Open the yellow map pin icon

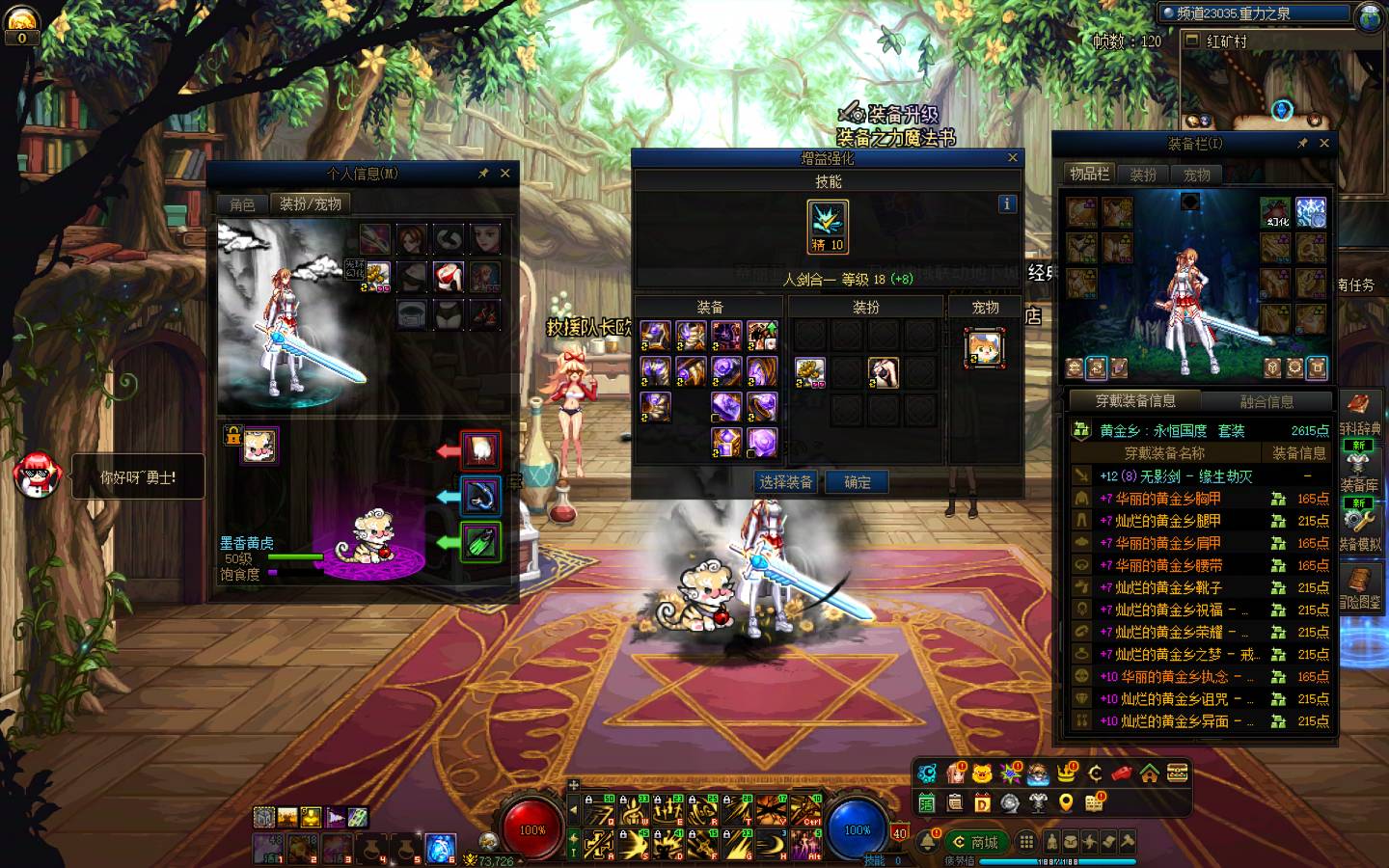point(1066,802)
